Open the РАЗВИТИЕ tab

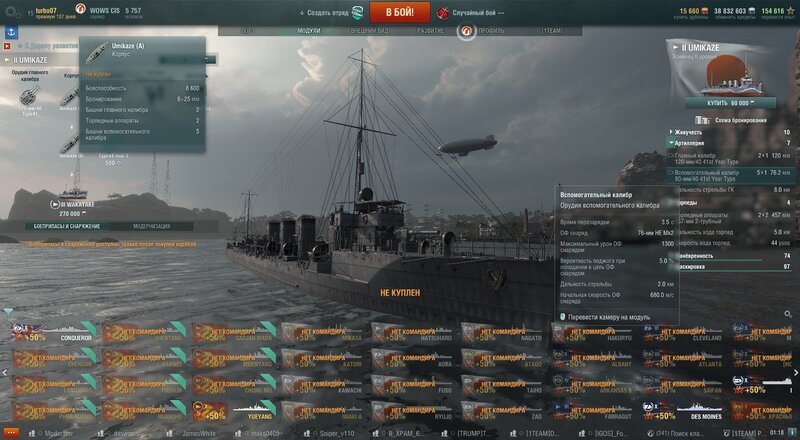click(431, 31)
